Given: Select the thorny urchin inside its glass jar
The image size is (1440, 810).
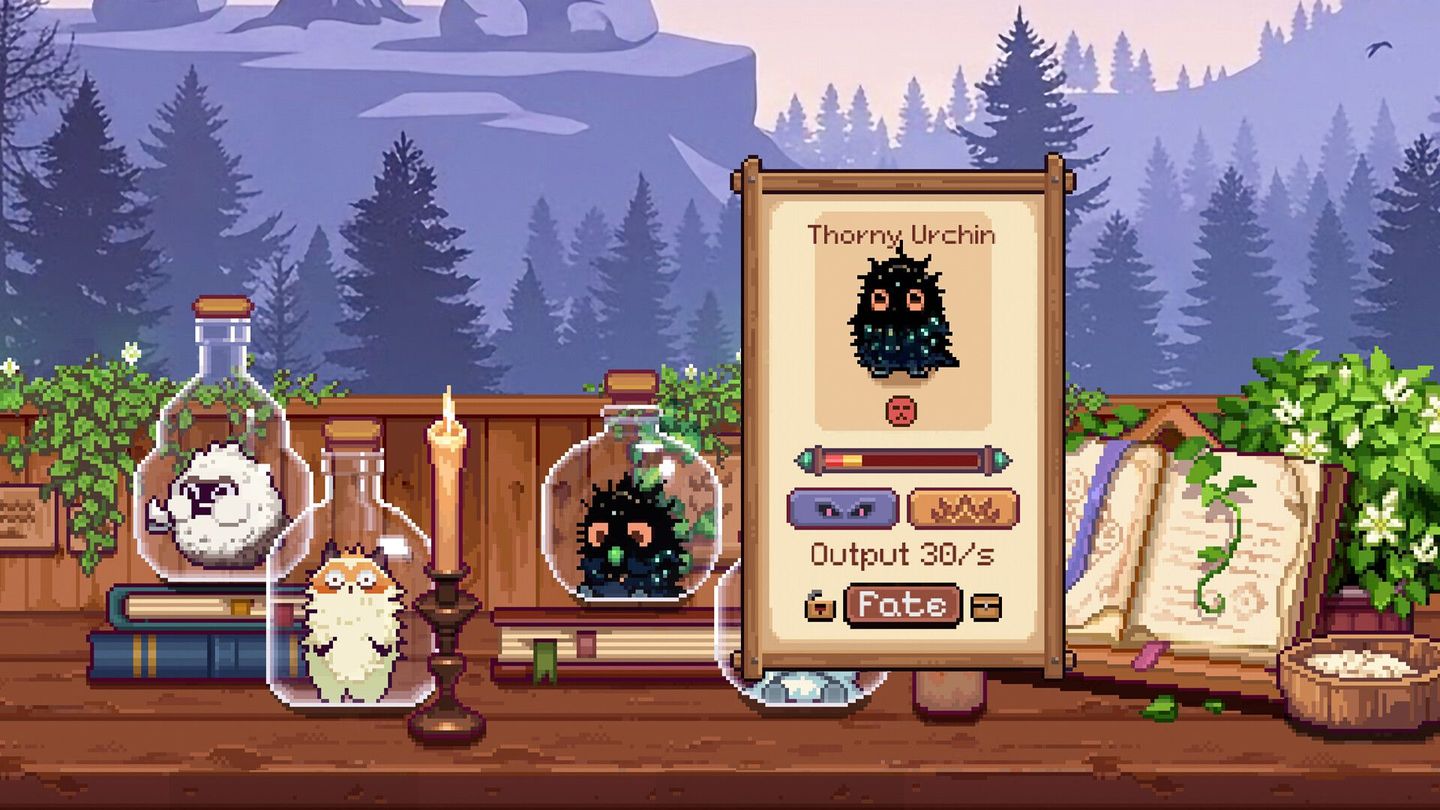Looking at the screenshot, I should [x=625, y=530].
